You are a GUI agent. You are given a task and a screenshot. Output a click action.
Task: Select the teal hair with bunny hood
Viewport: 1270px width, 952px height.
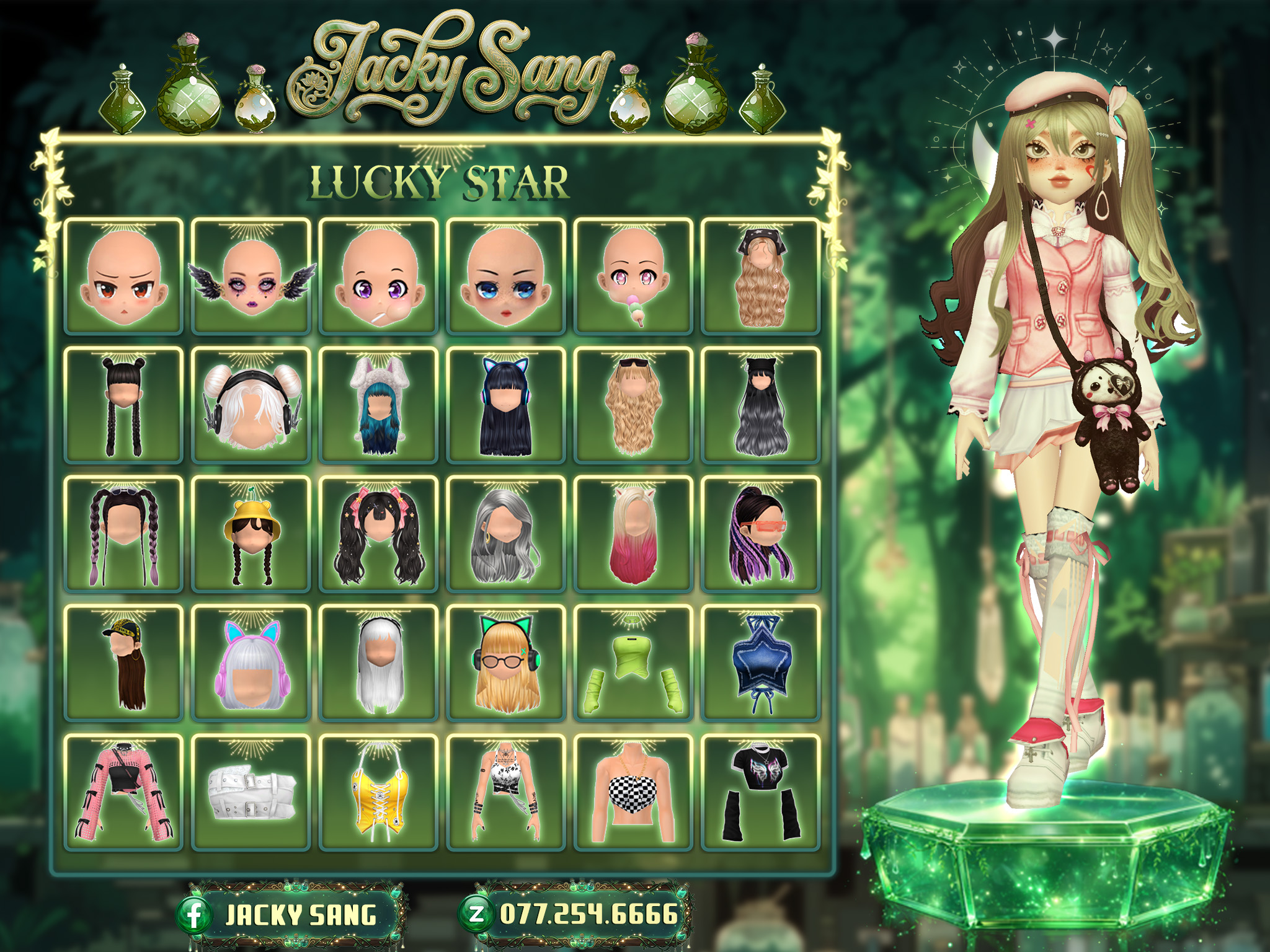379,405
